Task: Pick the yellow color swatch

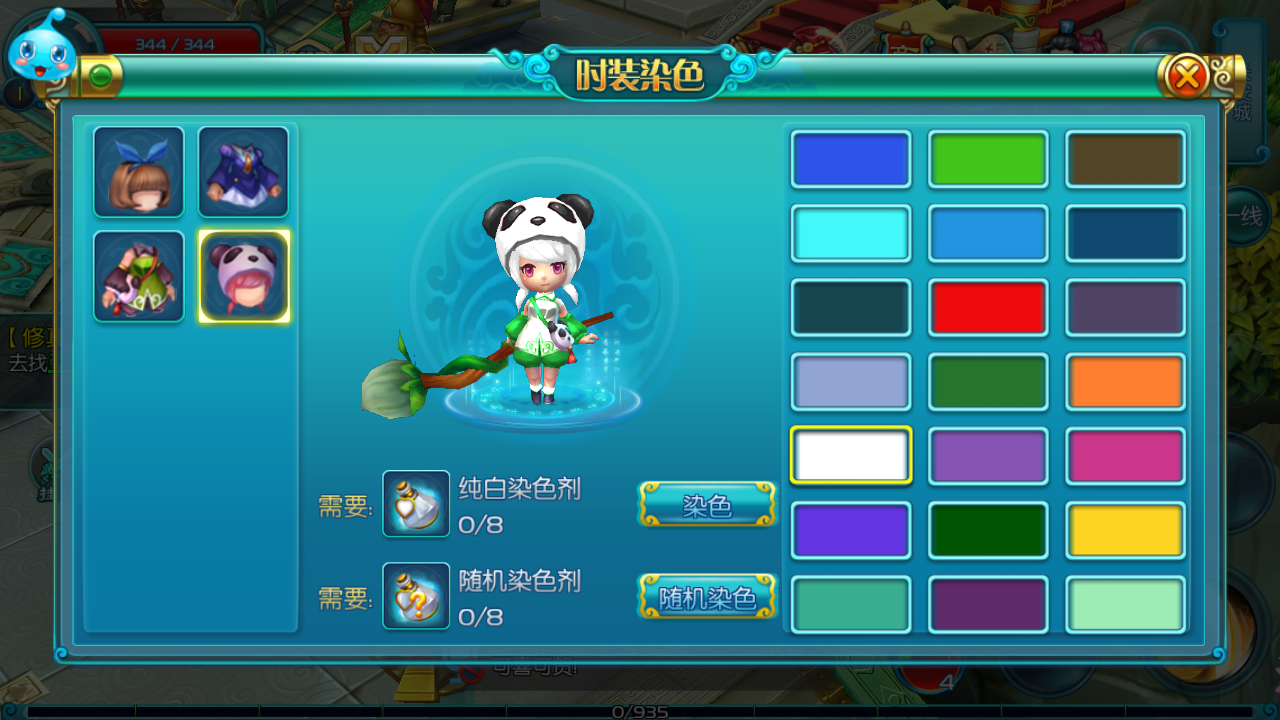Action: 1125,530
